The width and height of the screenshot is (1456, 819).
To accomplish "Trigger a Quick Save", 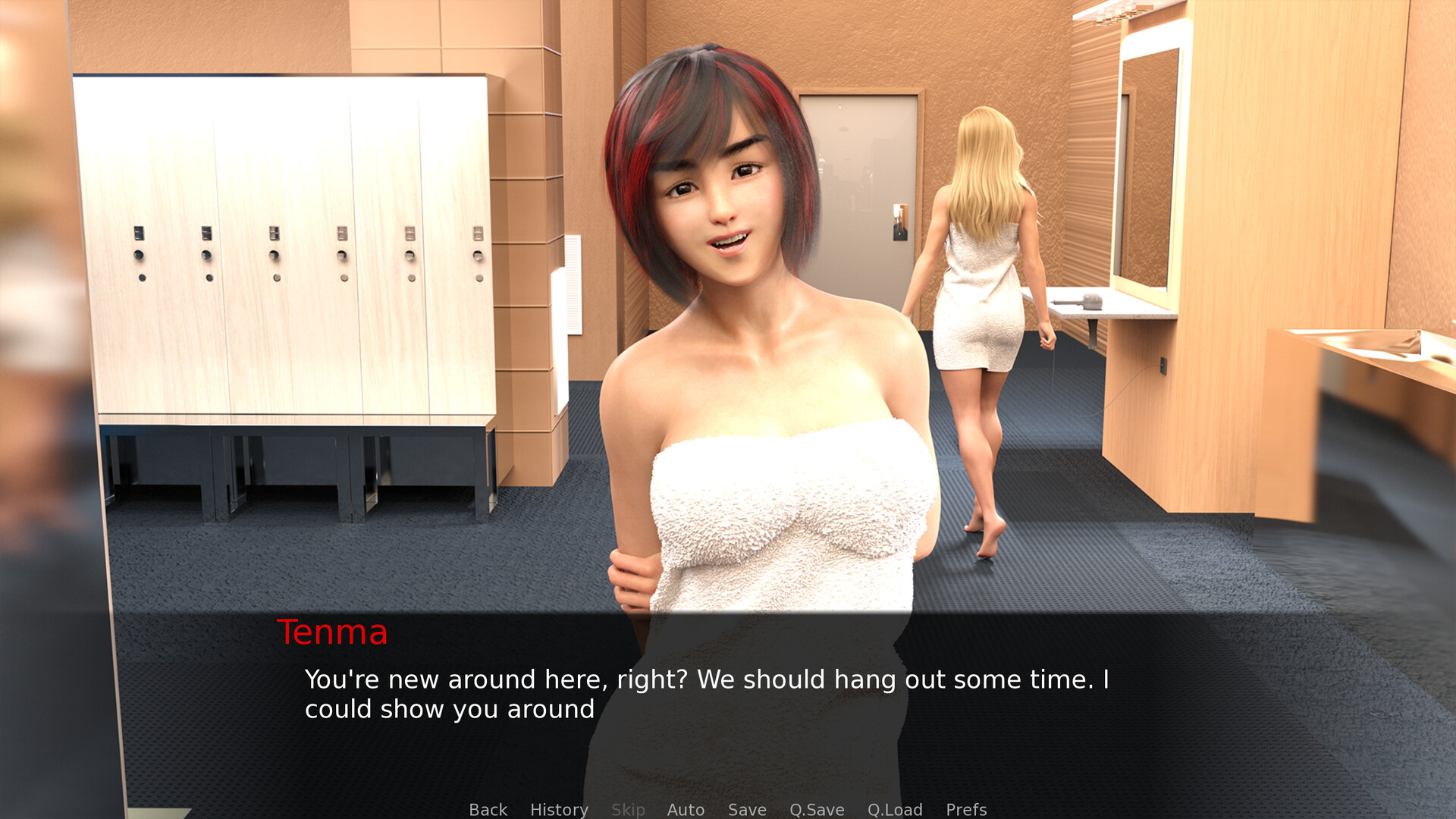I will pos(816,809).
